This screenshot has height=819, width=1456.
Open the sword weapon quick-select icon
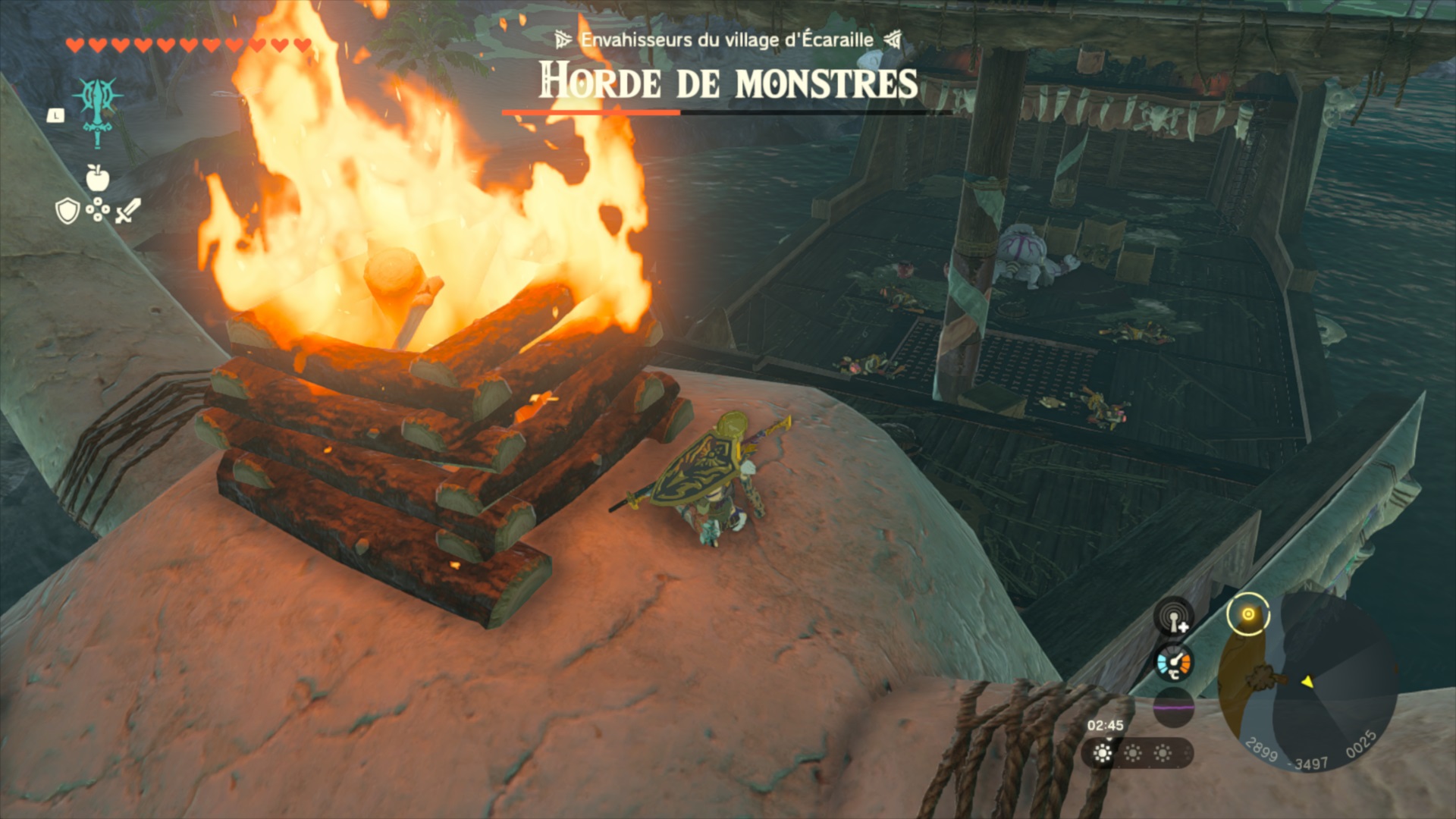[x=128, y=210]
